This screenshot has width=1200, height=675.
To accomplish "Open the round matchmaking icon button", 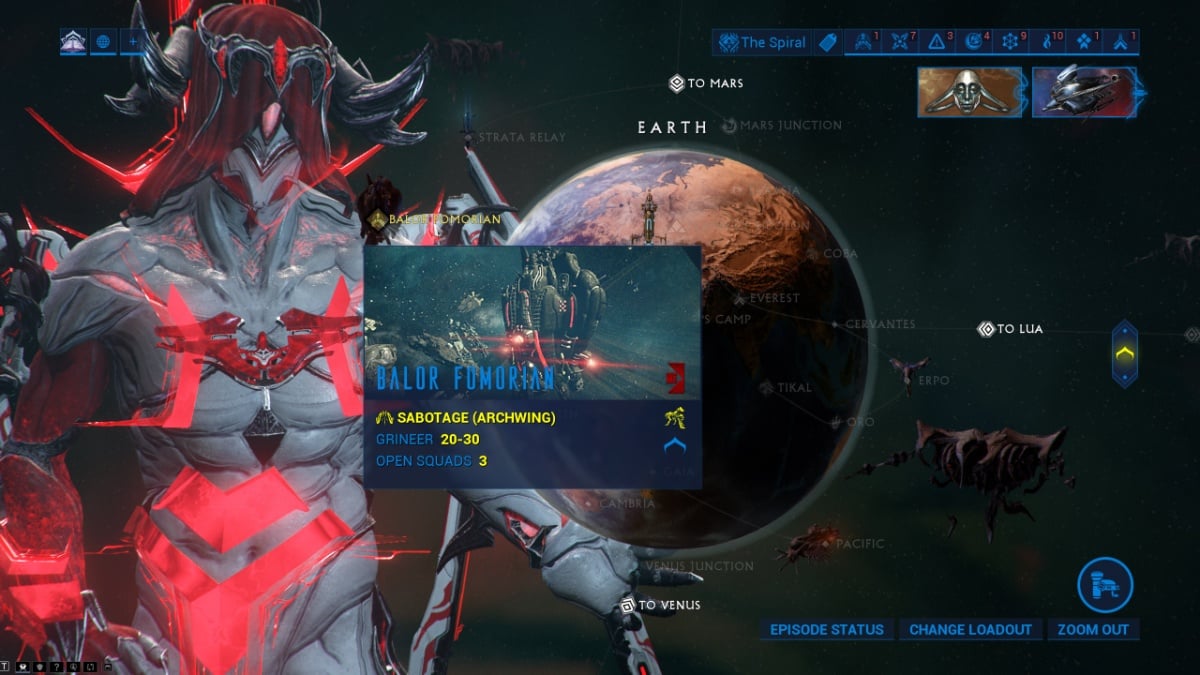I will tap(1105, 584).
